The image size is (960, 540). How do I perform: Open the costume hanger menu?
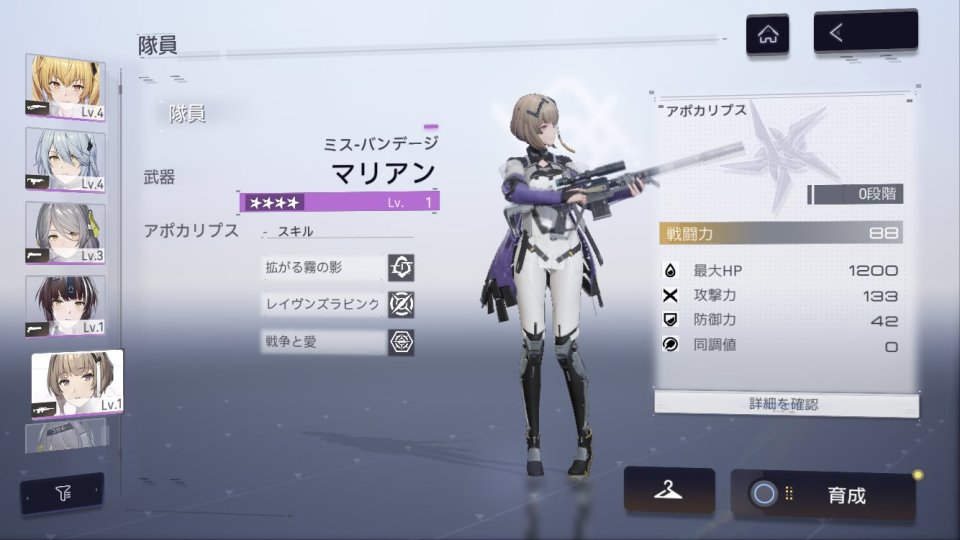click(x=669, y=490)
